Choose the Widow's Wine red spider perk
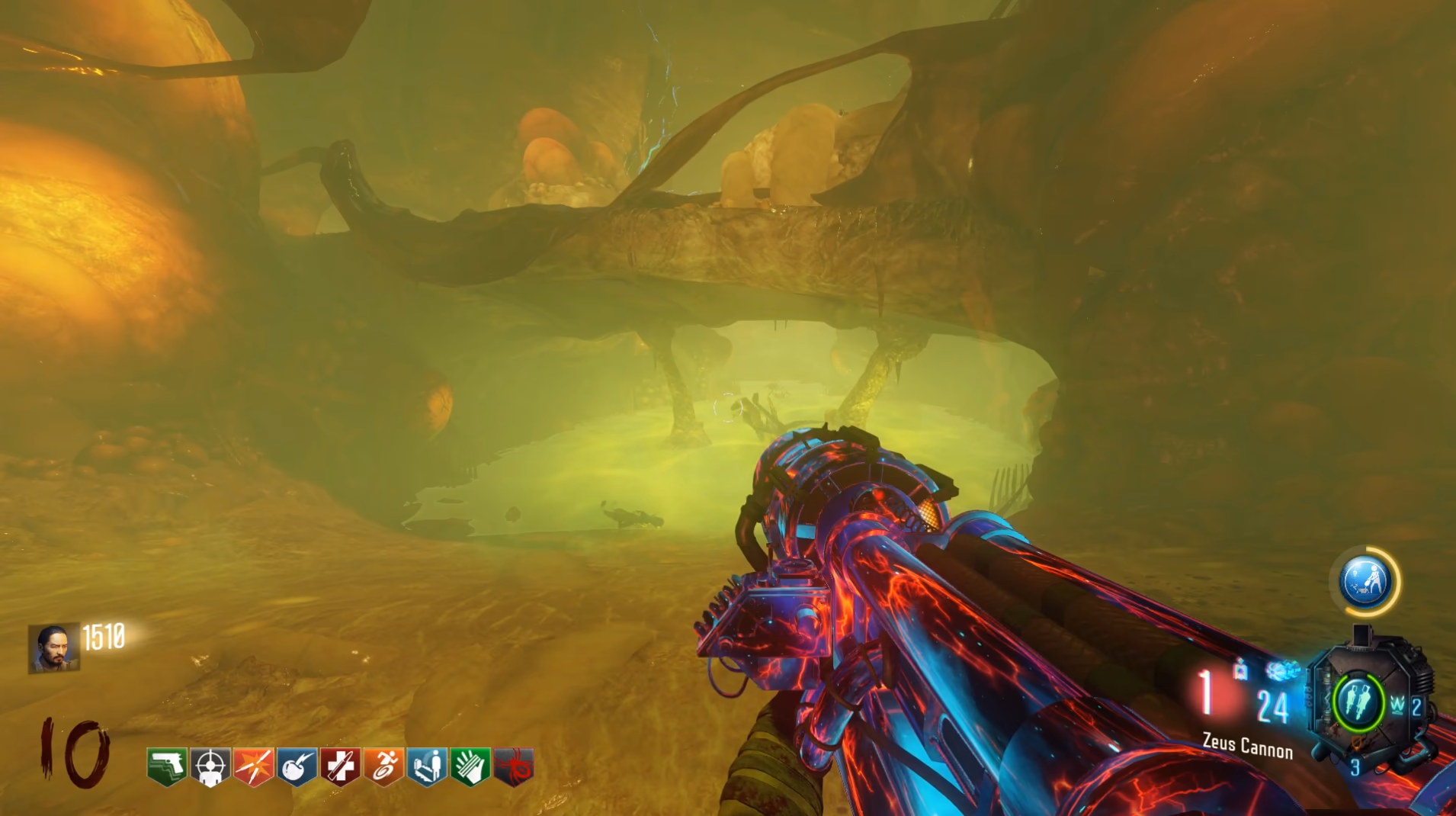The height and width of the screenshot is (816, 1456). click(x=514, y=766)
